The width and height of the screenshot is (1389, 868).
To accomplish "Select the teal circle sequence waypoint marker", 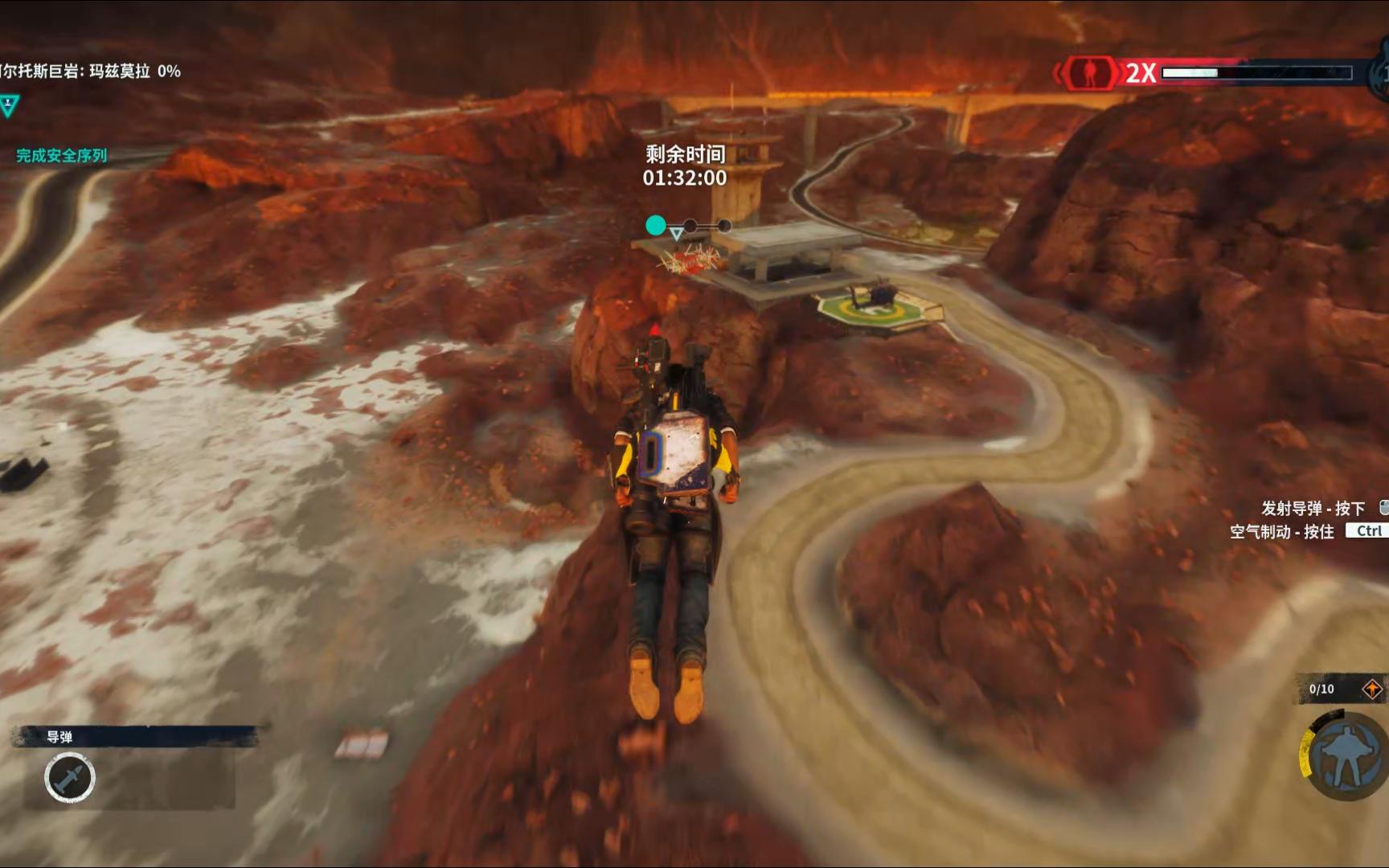I will click(656, 226).
